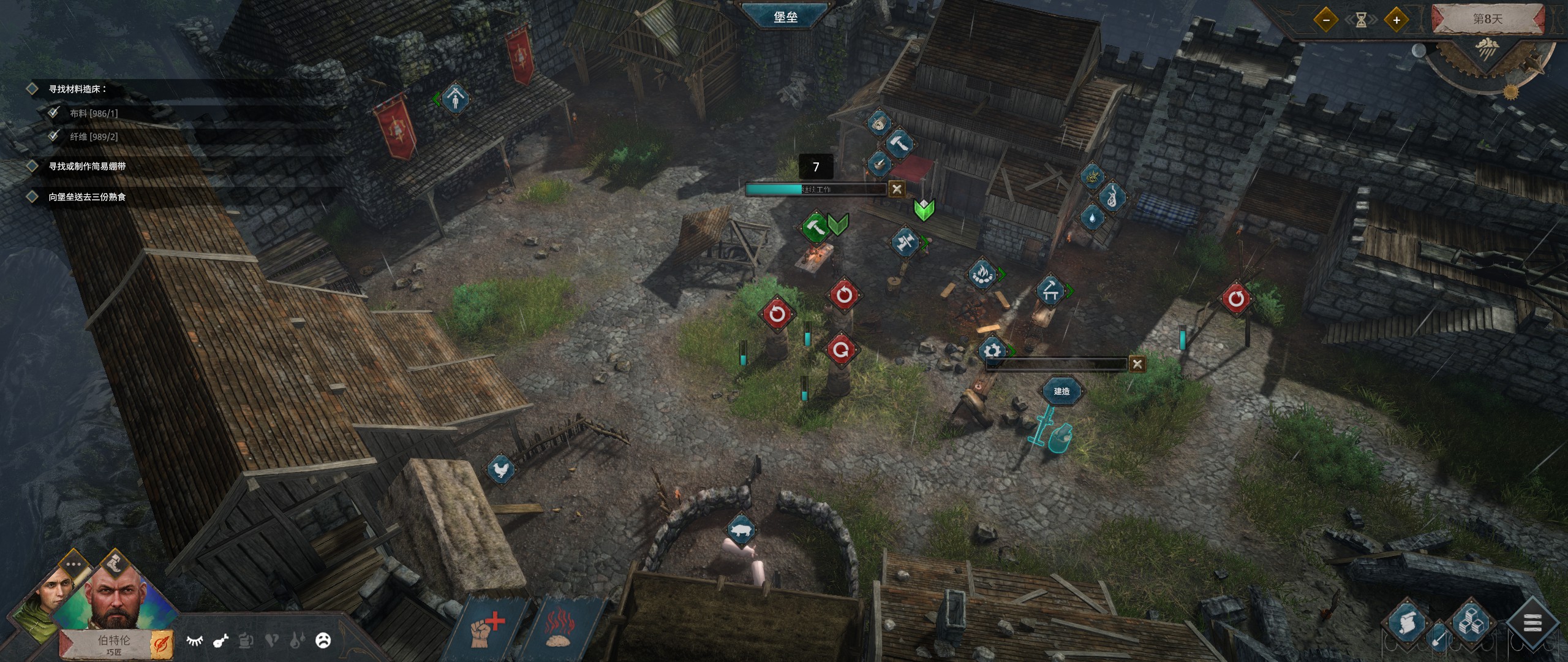Click the orange feather button beside 伯特伦
Viewport: 1568px width, 662px height.
(x=162, y=643)
